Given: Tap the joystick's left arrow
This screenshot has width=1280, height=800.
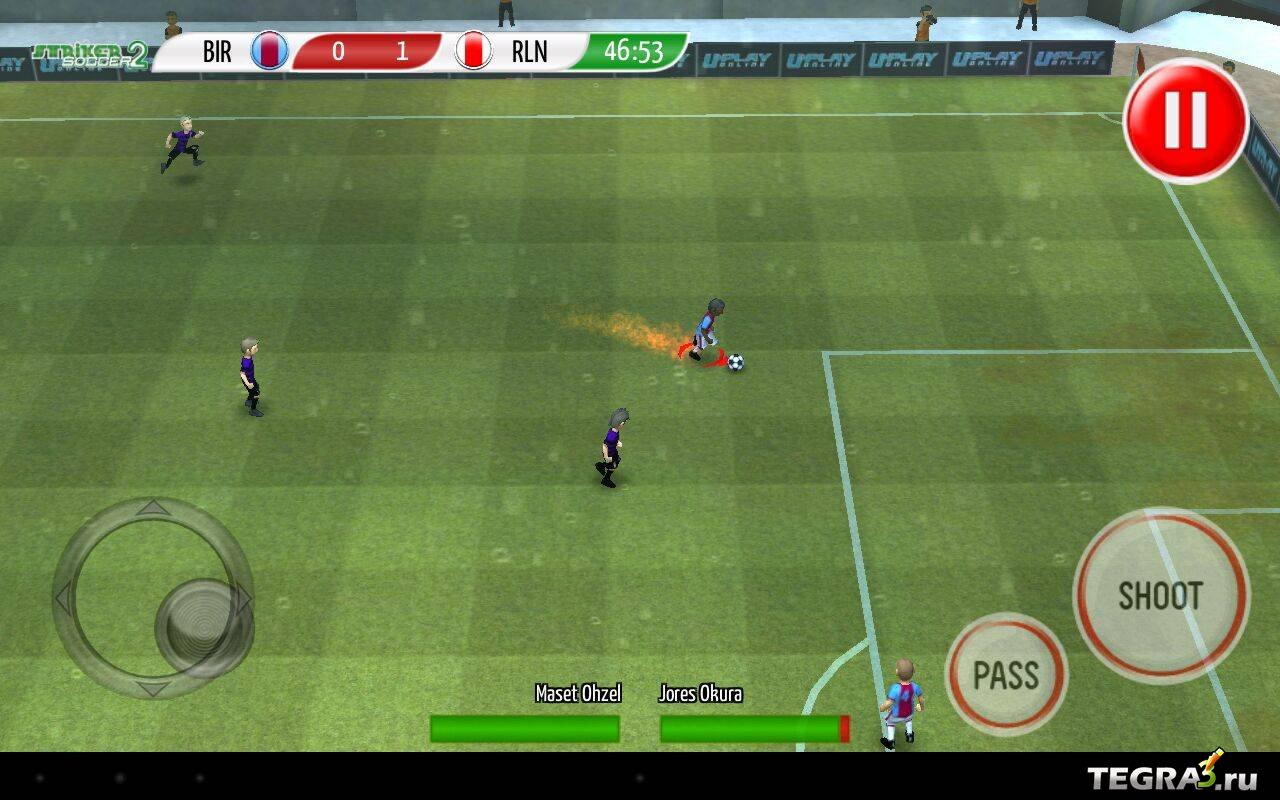Looking at the screenshot, I should point(64,598).
